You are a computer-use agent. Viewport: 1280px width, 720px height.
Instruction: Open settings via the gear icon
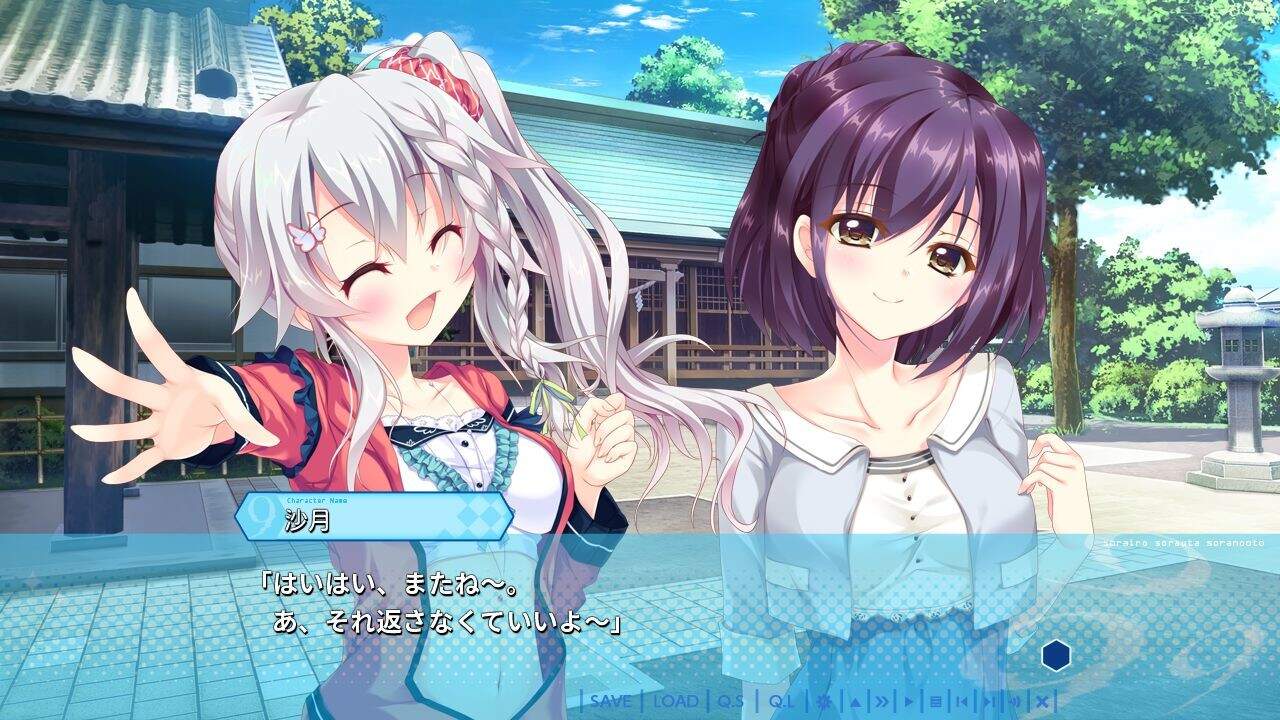(x=824, y=701)
